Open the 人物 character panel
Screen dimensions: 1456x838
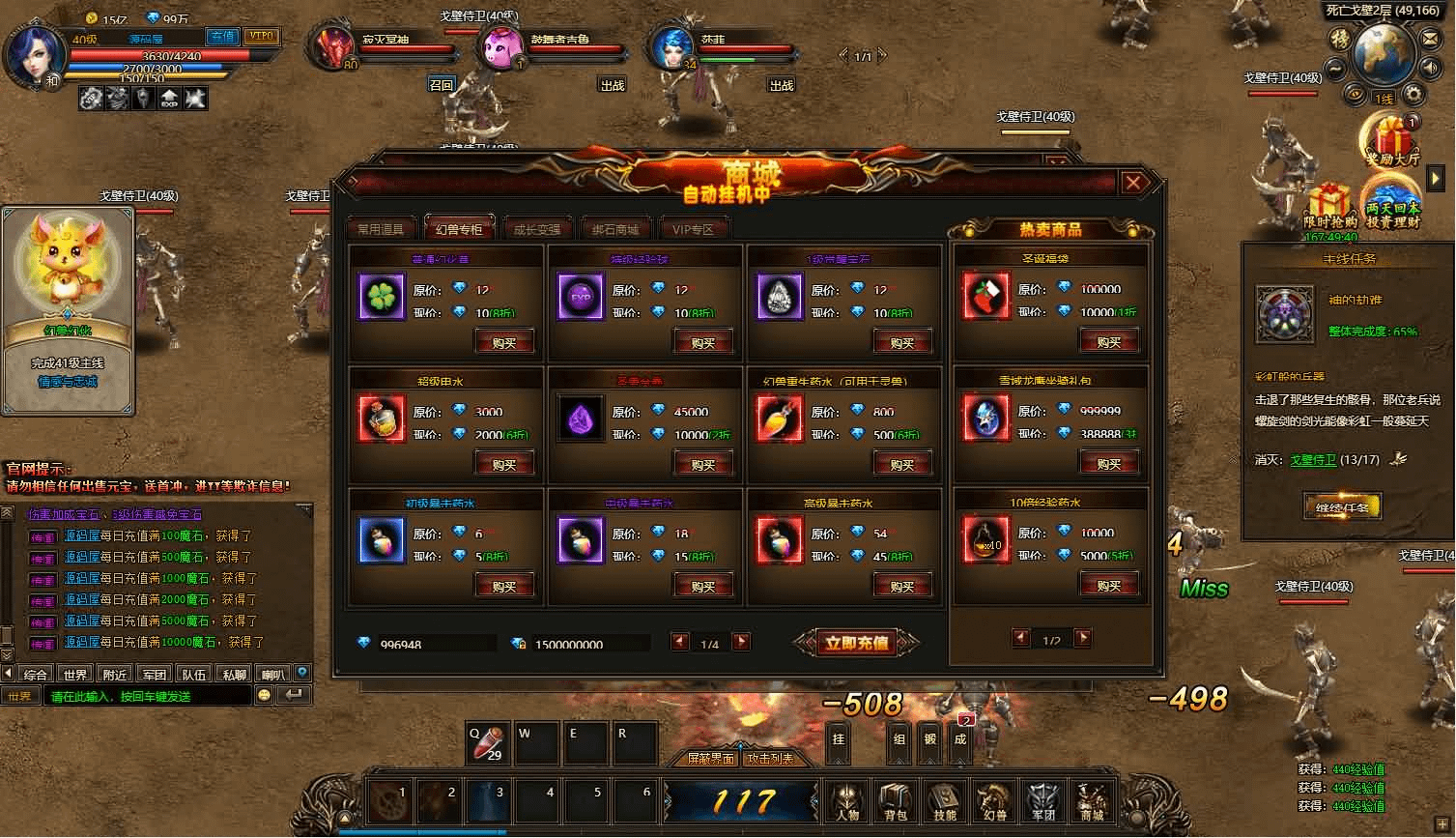(x=847, y=801)
